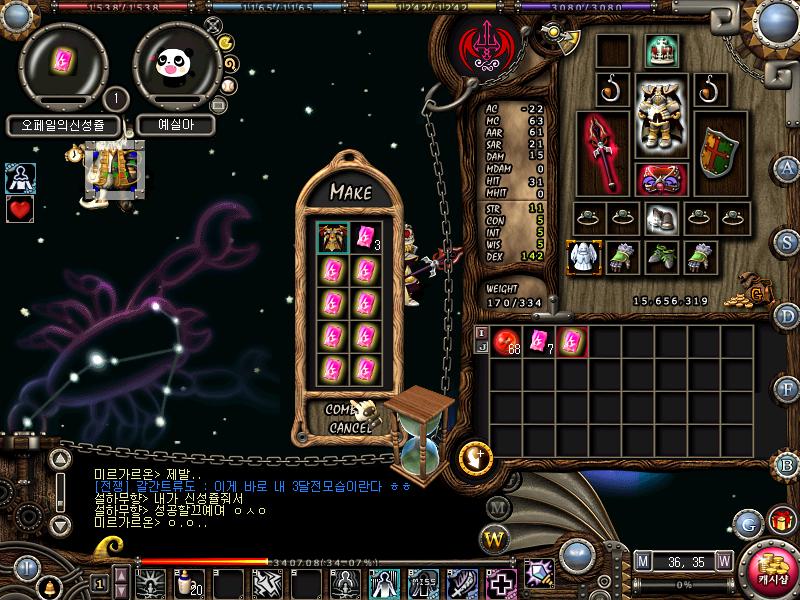800x600 pixels.
Task: Select the armor item in the Make grid
Action: click(333, 238)
